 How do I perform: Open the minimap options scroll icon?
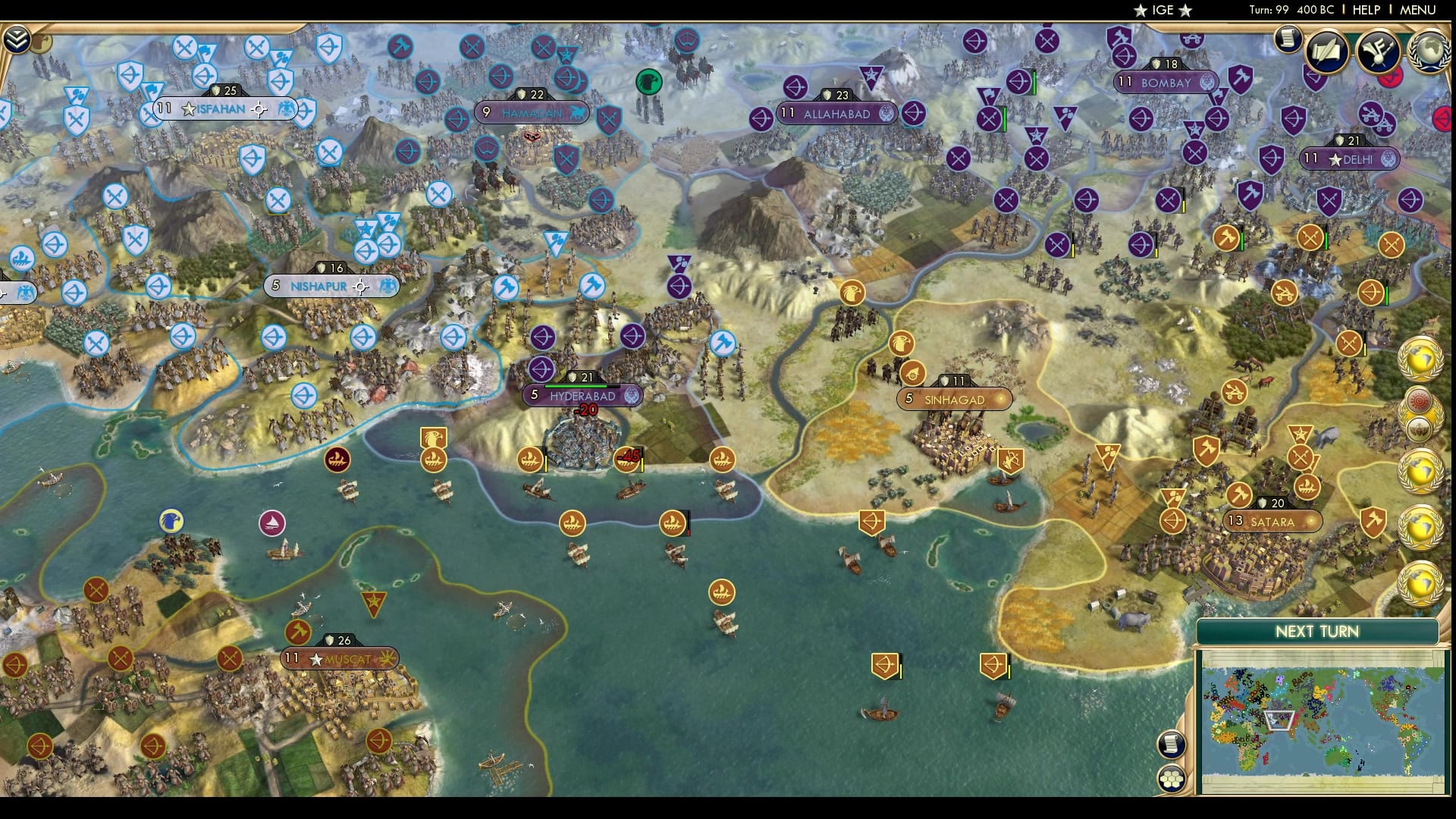[x=1172, y=744]
